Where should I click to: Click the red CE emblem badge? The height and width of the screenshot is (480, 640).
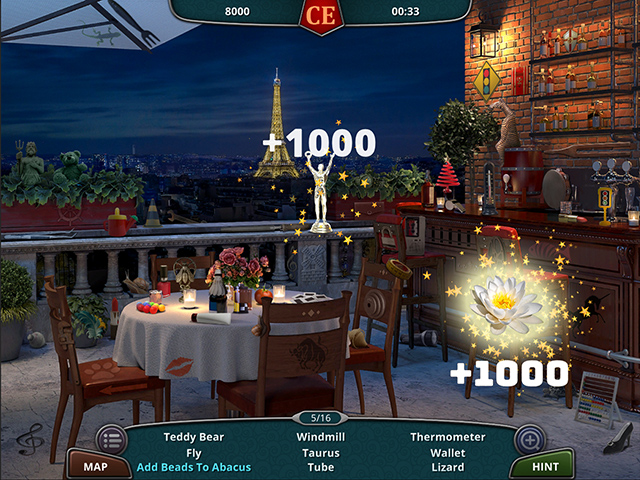coord(321,15)
